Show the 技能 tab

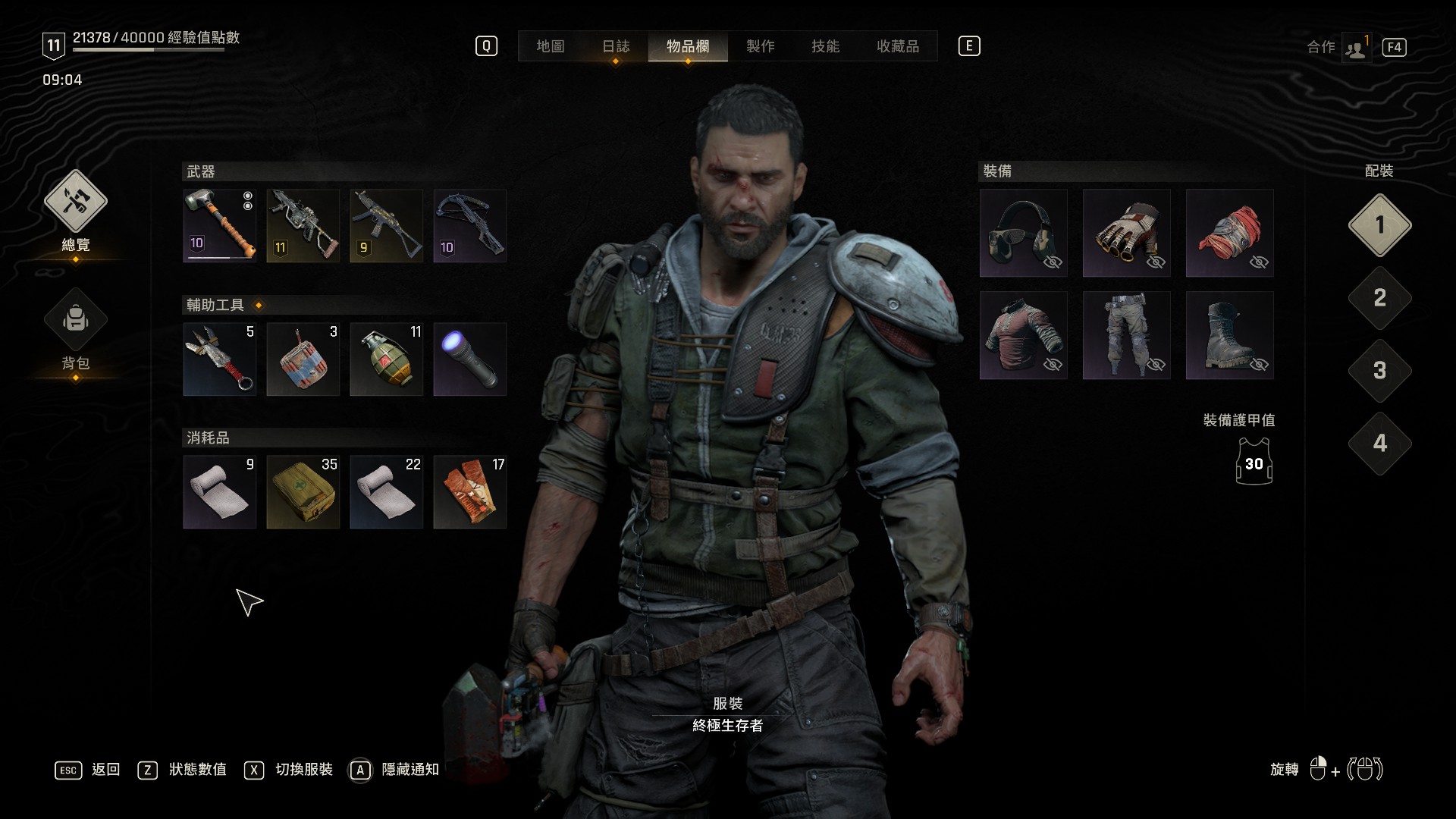(825, 46)
